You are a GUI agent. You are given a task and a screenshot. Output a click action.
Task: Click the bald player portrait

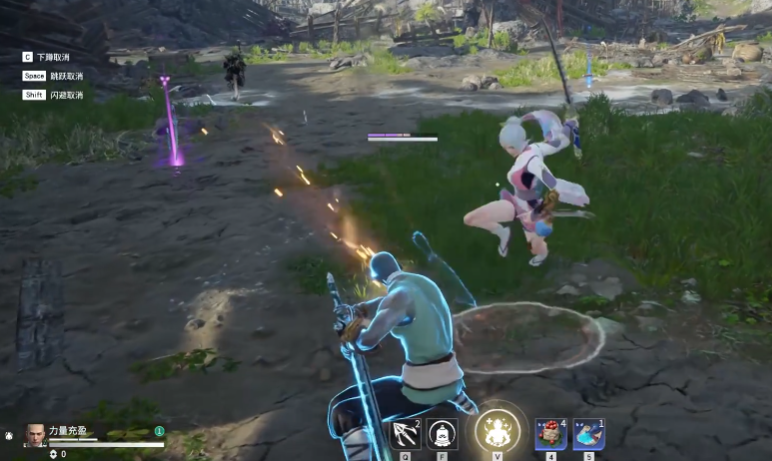coord(35,434)
